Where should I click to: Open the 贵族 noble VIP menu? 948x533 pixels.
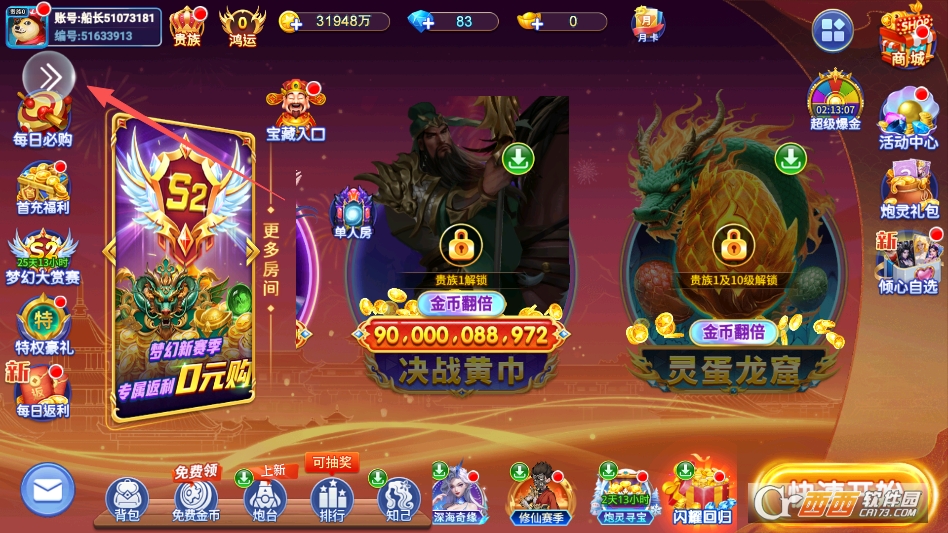[187, 25]
